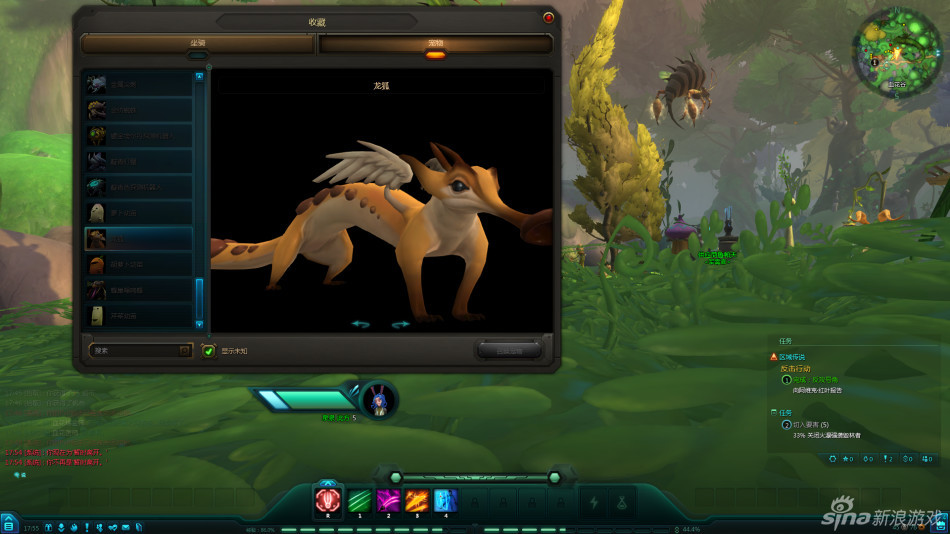Select the first pet entry in the list

coord(139,84)
